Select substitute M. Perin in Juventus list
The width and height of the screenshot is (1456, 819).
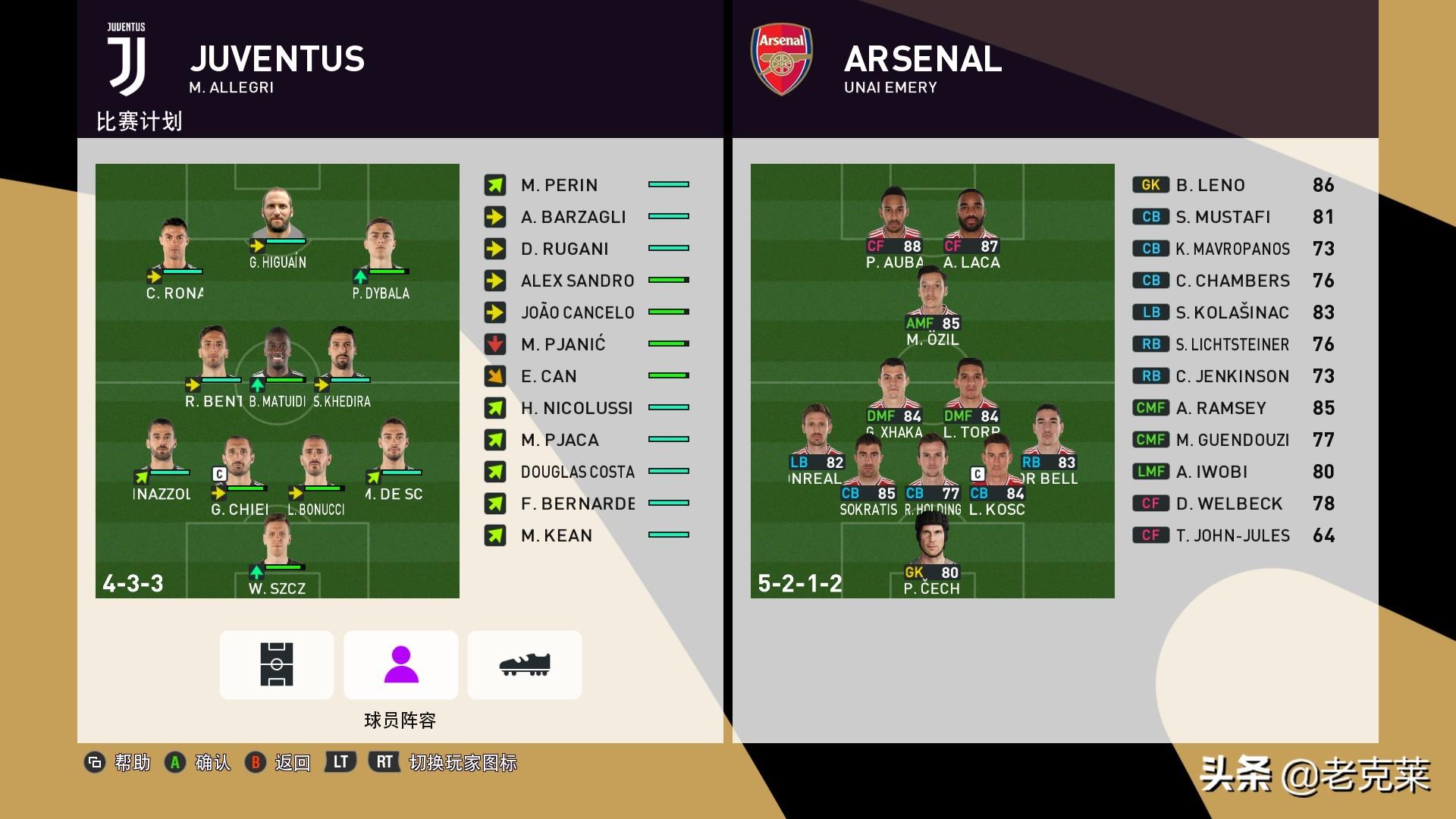pyautogui.click(x=559, y=185)
